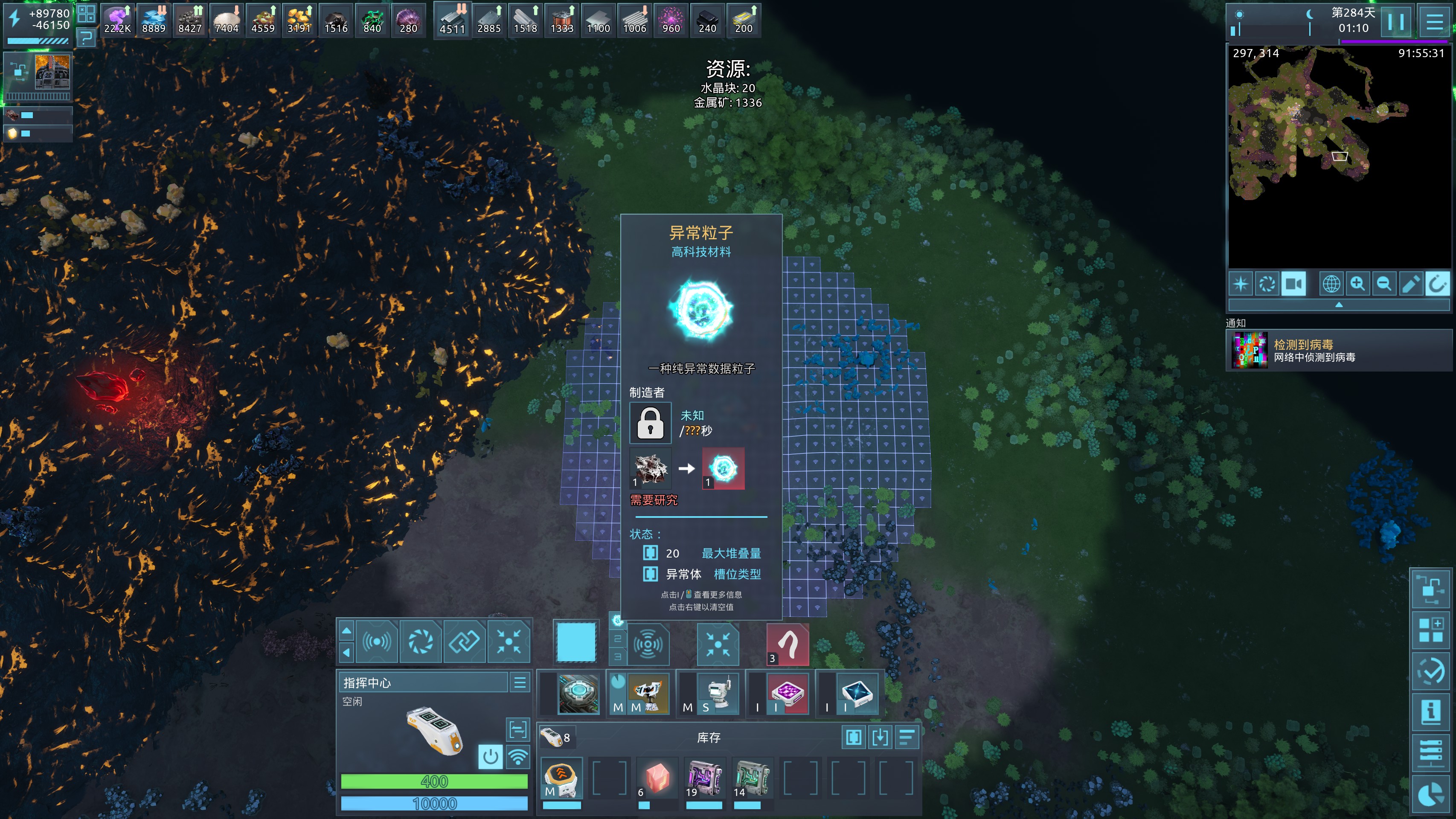Toggle the camera follow button under the minimap
1456x819 pixels.
[1293, 284]
